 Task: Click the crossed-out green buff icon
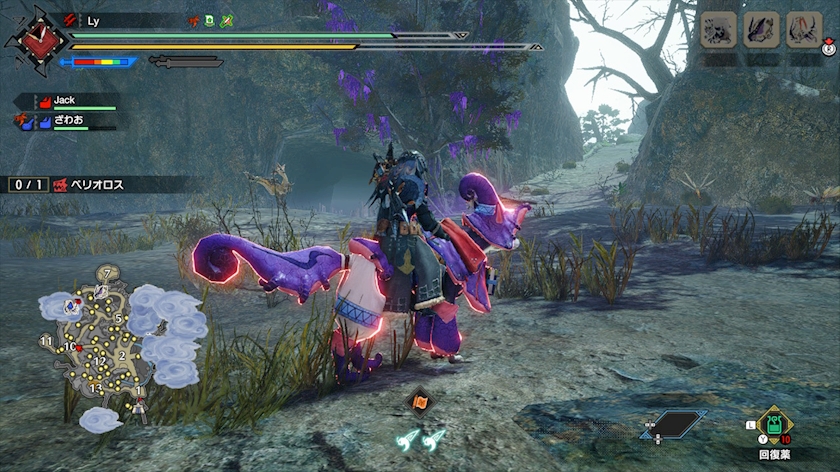pyautogui.click(x=227, y=20)
